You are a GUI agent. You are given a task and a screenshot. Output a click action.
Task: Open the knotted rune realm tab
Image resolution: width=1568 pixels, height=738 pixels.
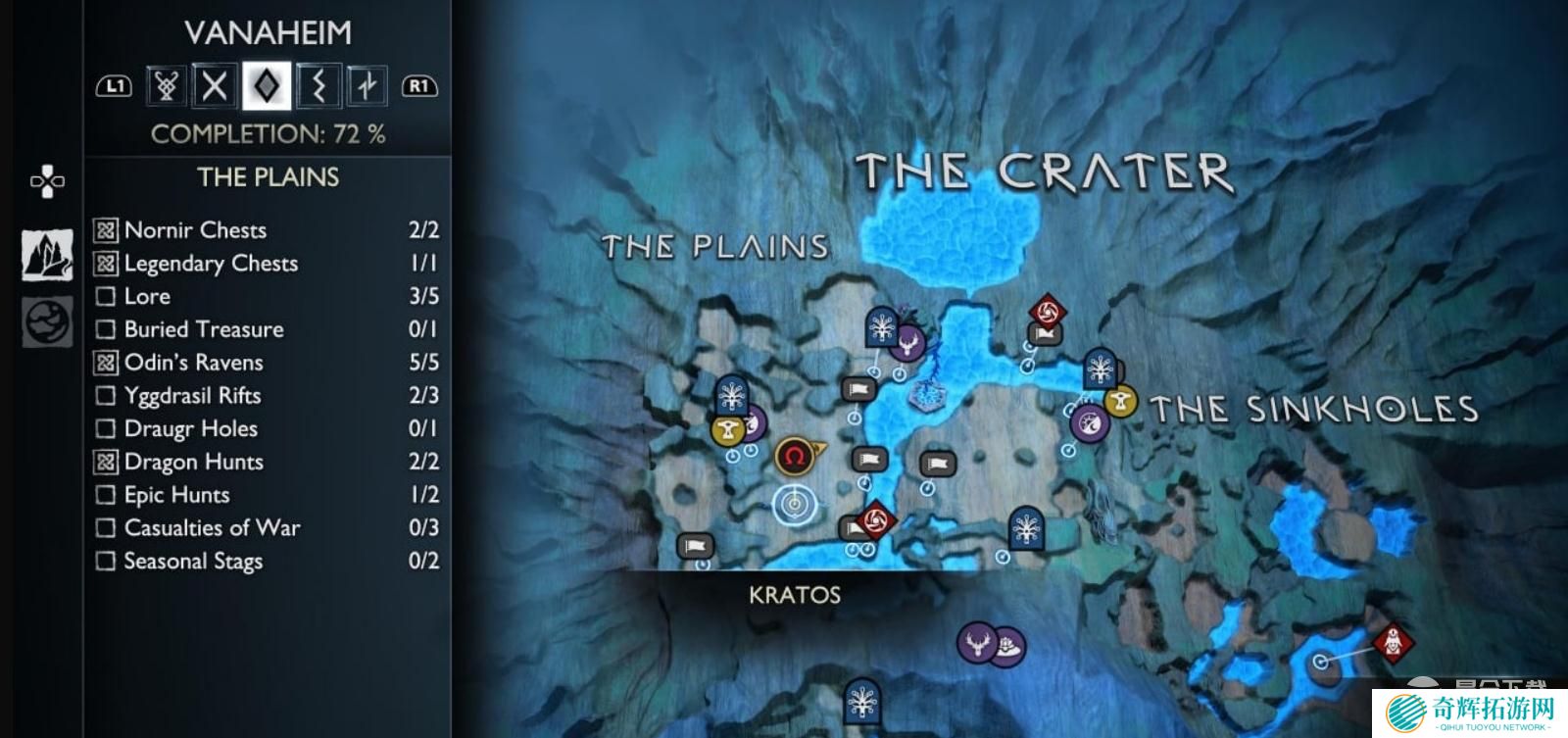(x=166, y=86)
